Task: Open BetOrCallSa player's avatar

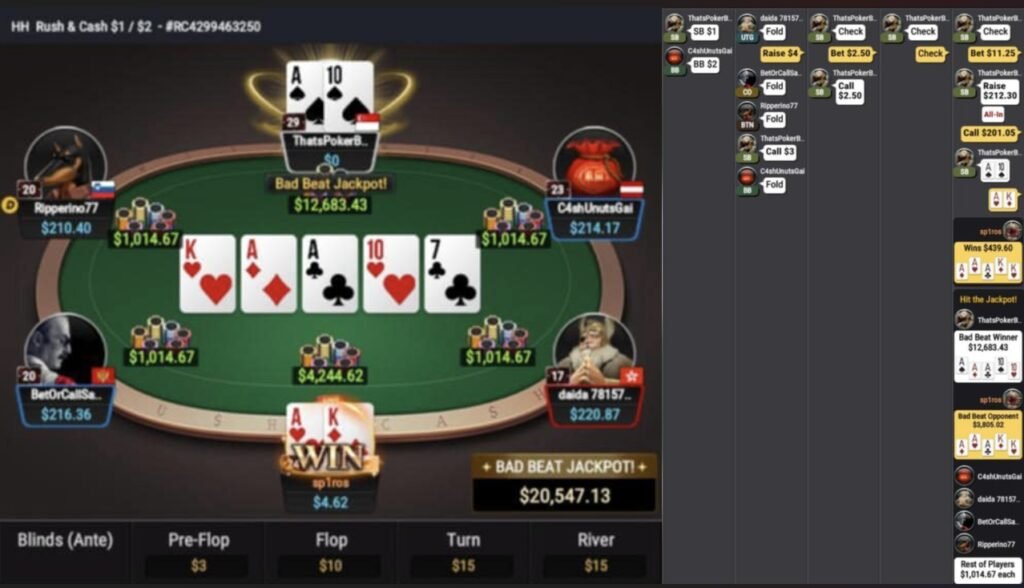Action: pyautogui.click(x=65, y=351)
